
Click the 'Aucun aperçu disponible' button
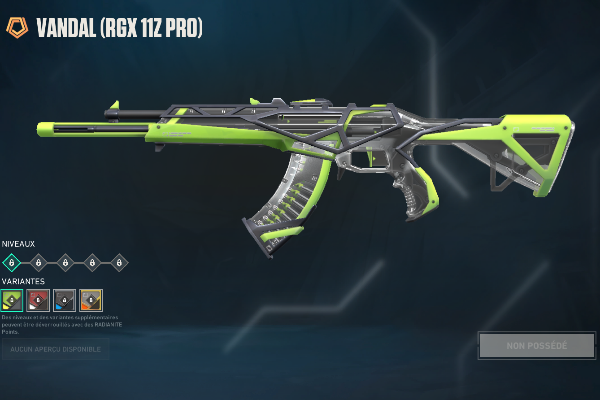click(54, 348)
